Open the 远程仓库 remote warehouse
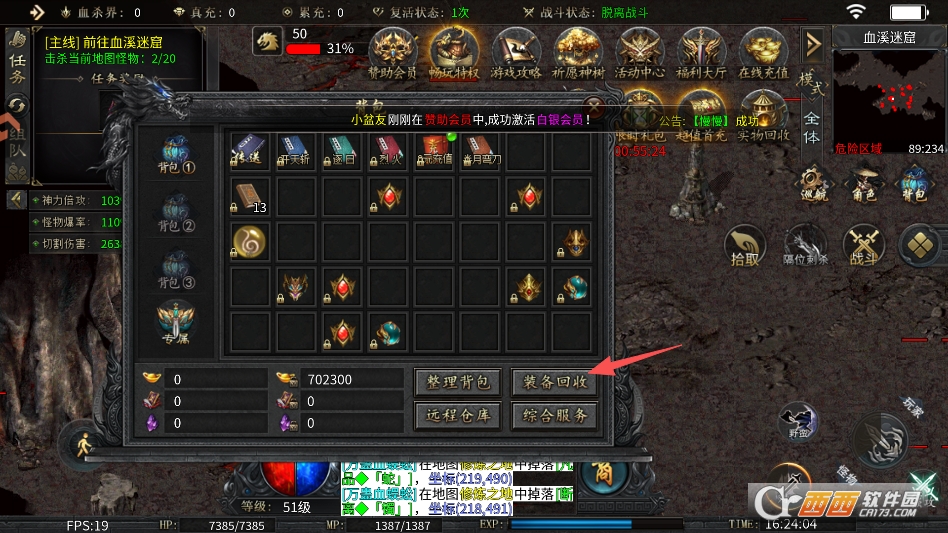948x533 pixels. click(x=456, y=414)
